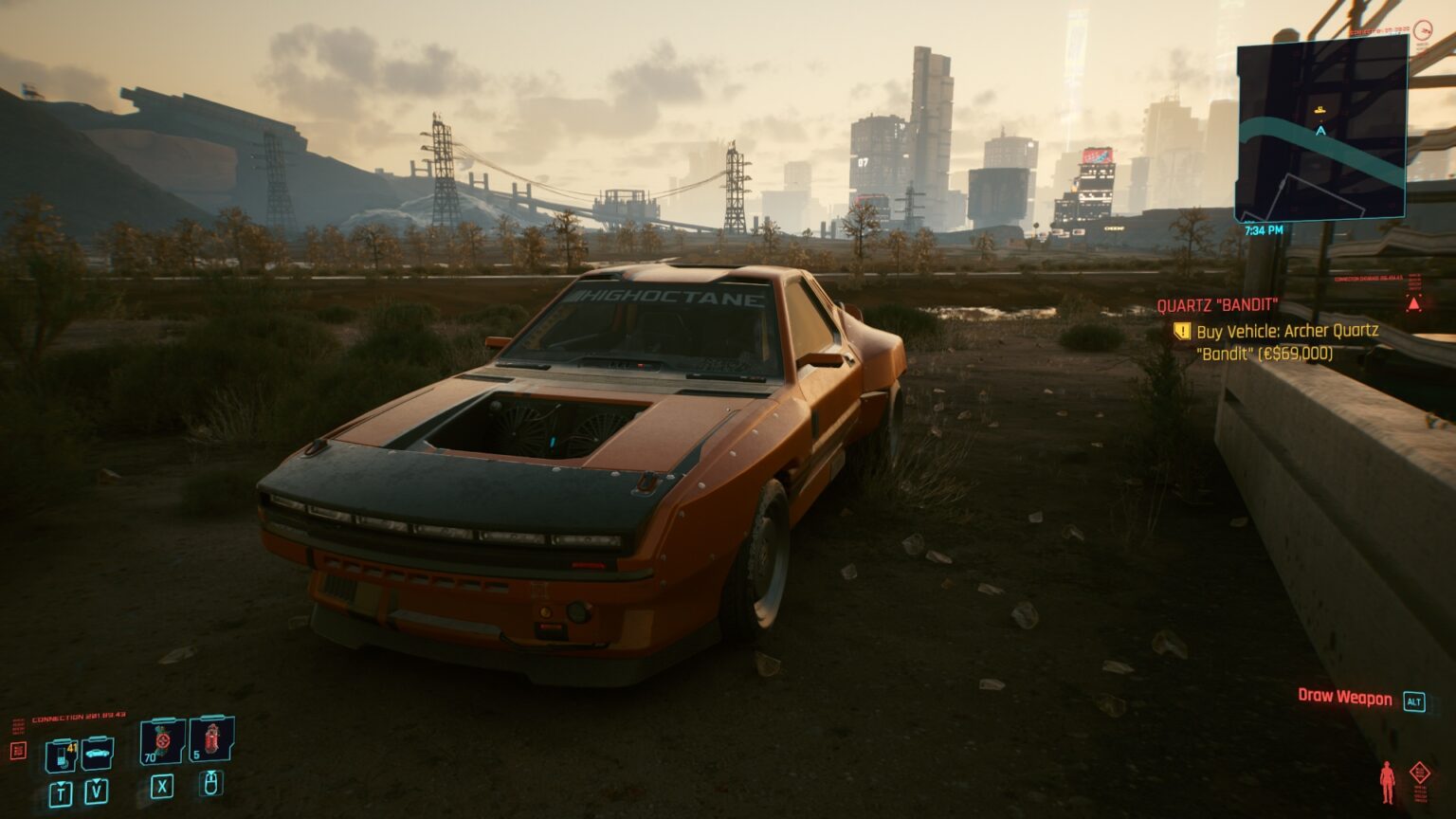
Task: Click the 7:34 PM time display
Action: click(1264, 228)
